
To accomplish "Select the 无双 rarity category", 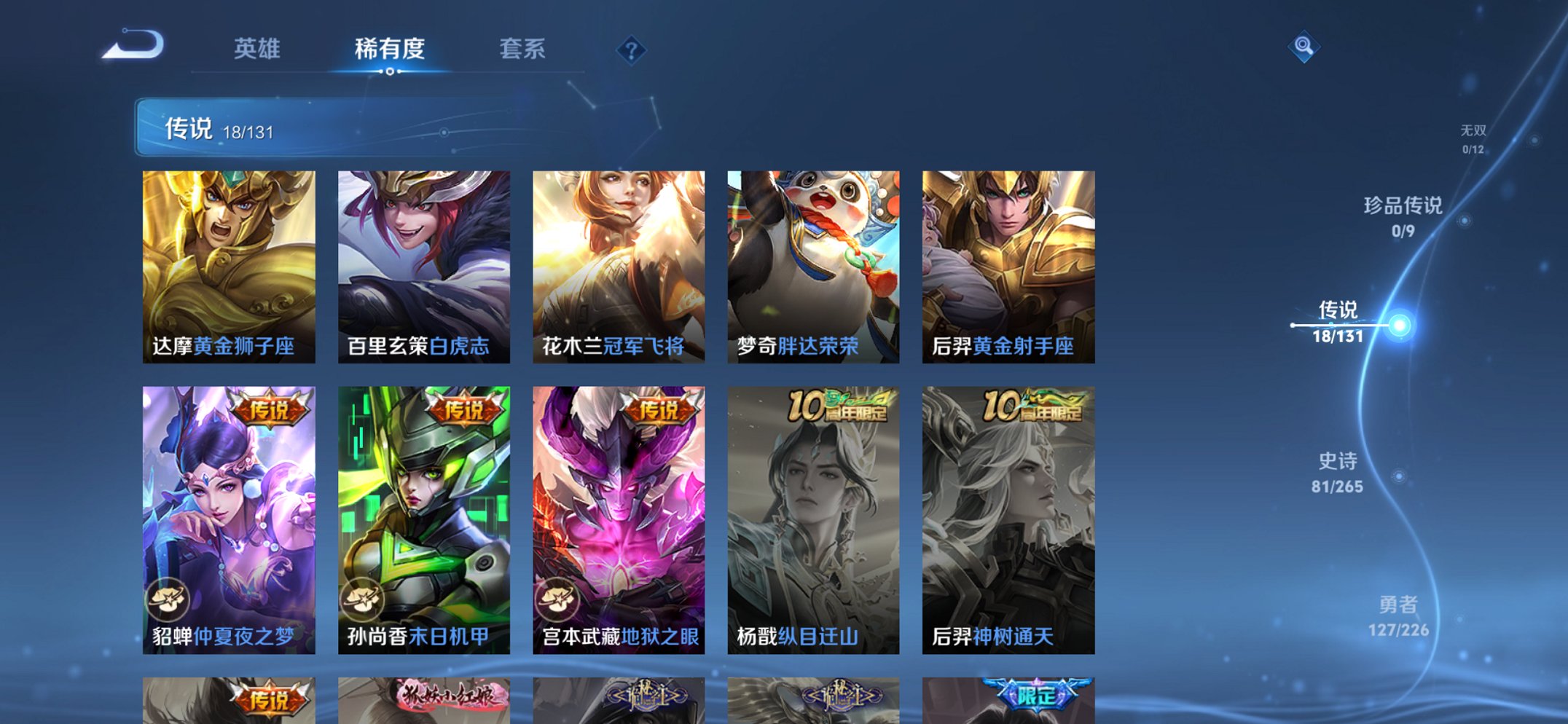I will (1475, 134).
